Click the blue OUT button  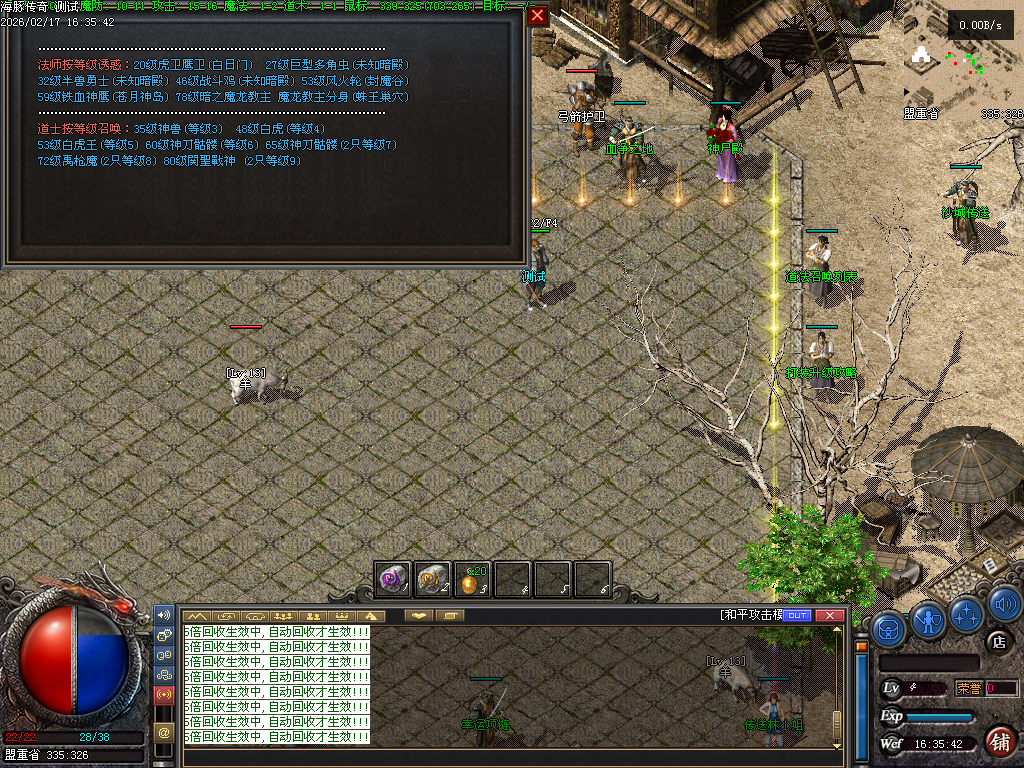point(797,615)
